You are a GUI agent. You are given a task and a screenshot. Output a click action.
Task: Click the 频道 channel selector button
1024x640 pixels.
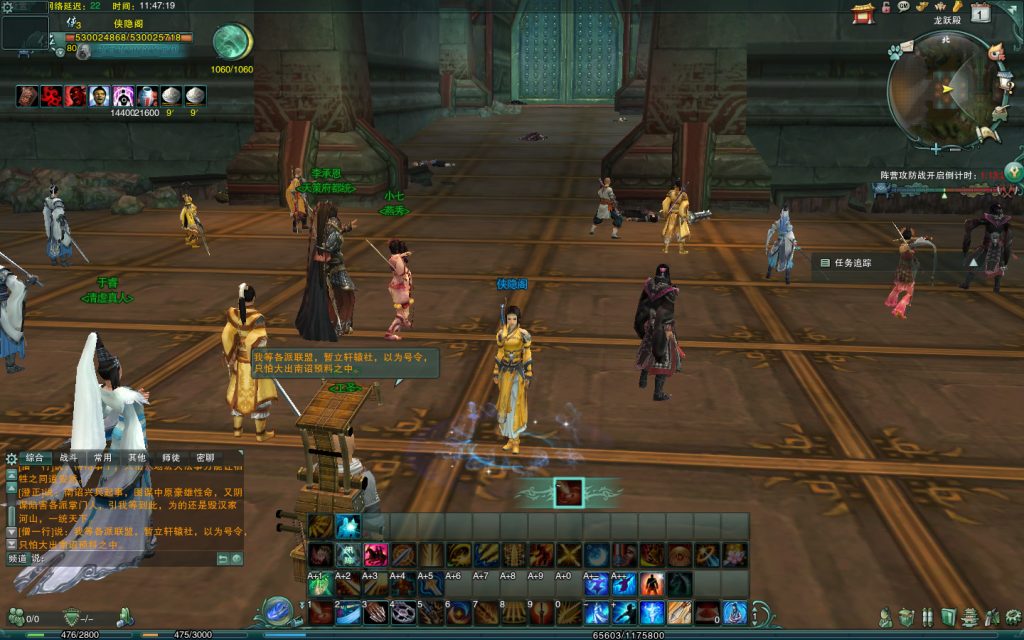[x=16, y=558]
